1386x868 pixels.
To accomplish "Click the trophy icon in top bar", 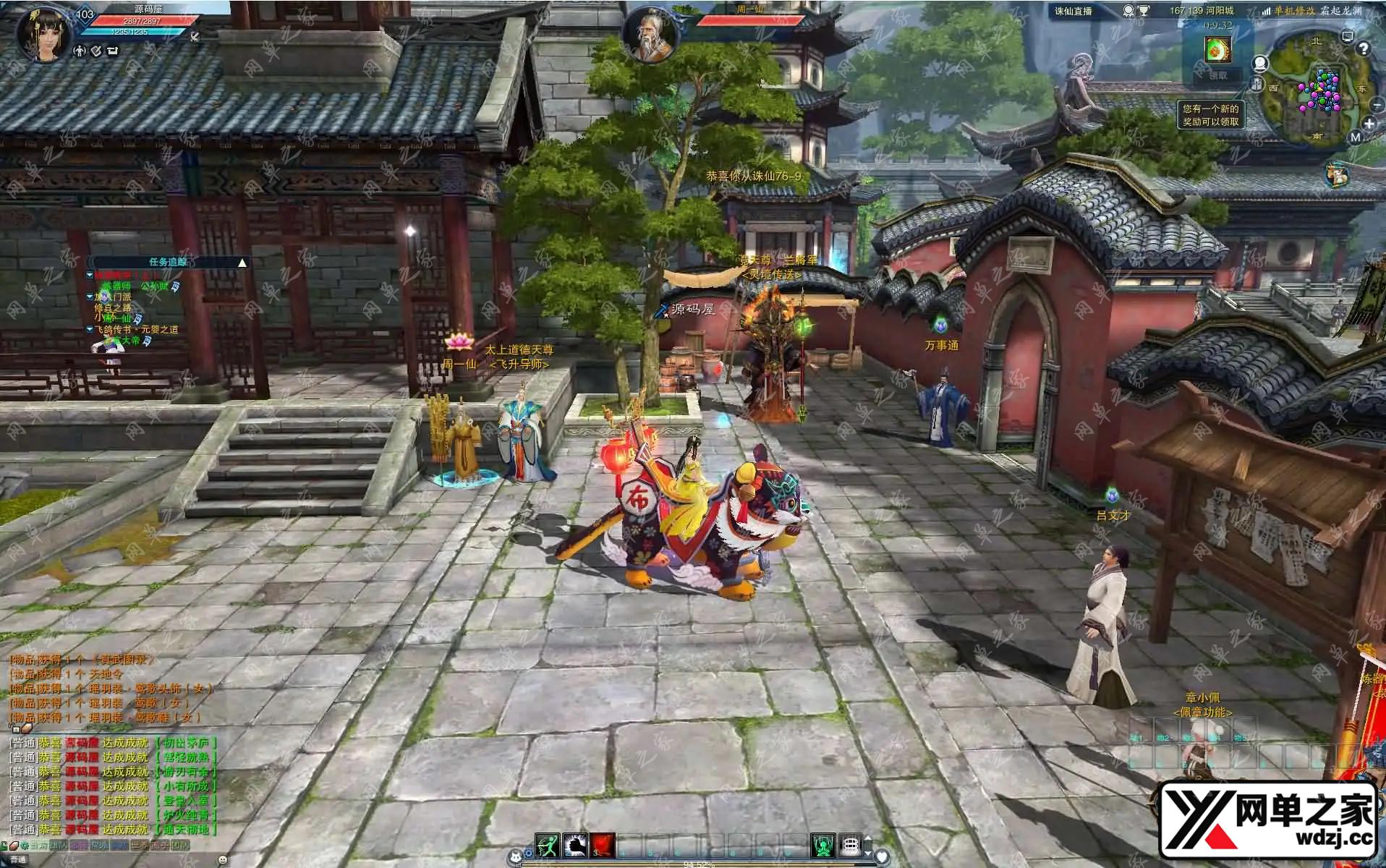I will pyautogui.click(x=1144, y=11).
